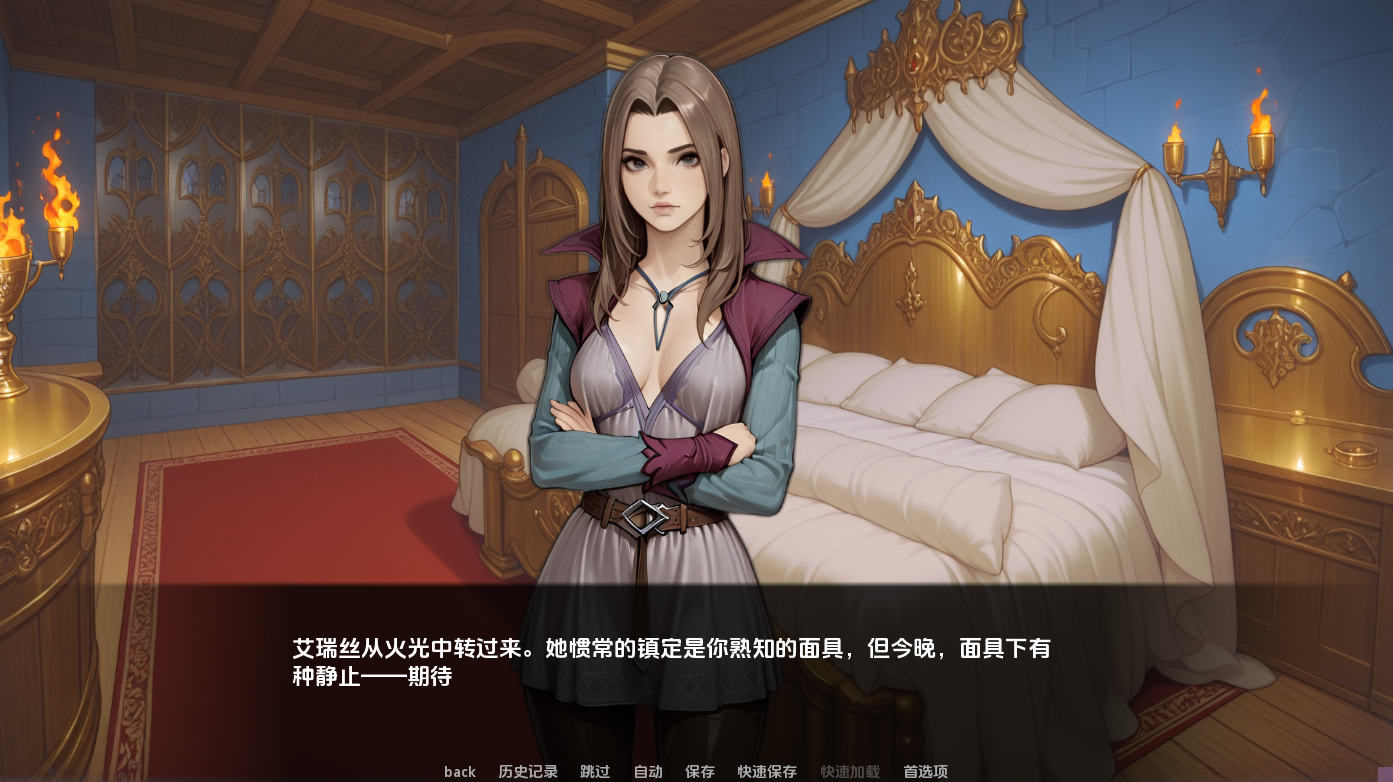
Task: Save progress through the 保存 option
Action: click(700, 771)
